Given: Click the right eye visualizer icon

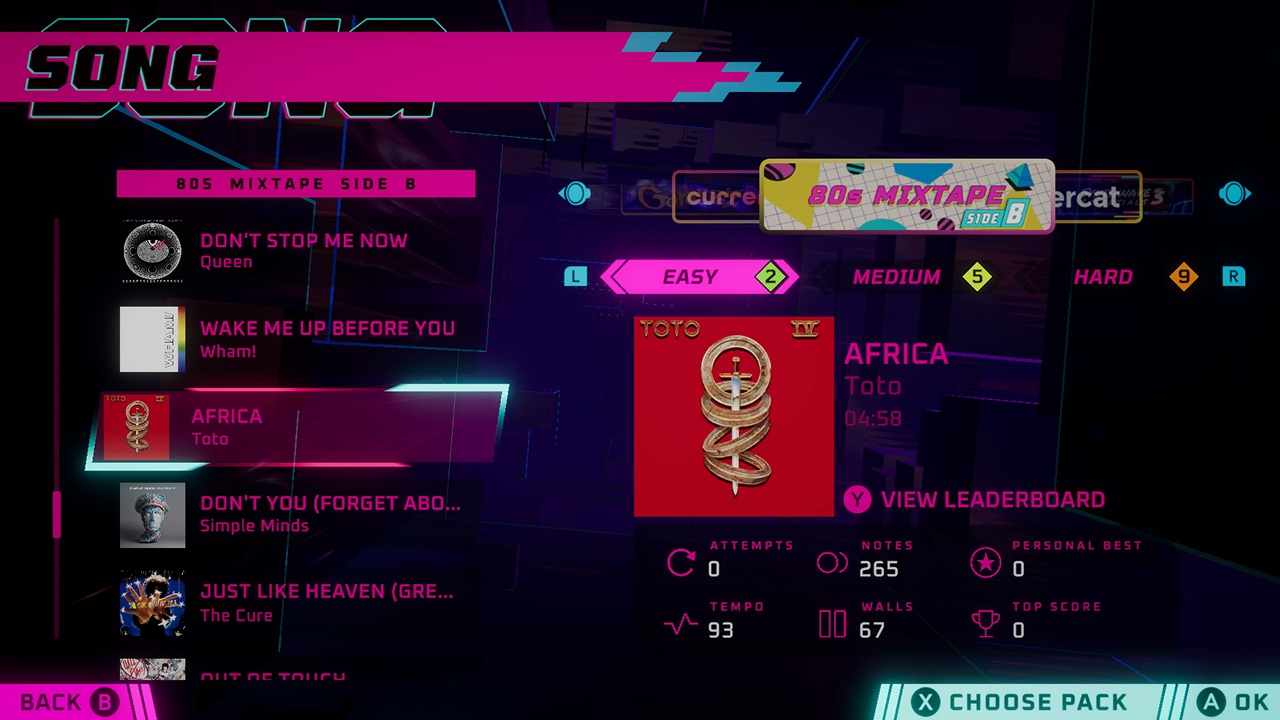Looking at the screenshot, I should (x=1234, y=194).
